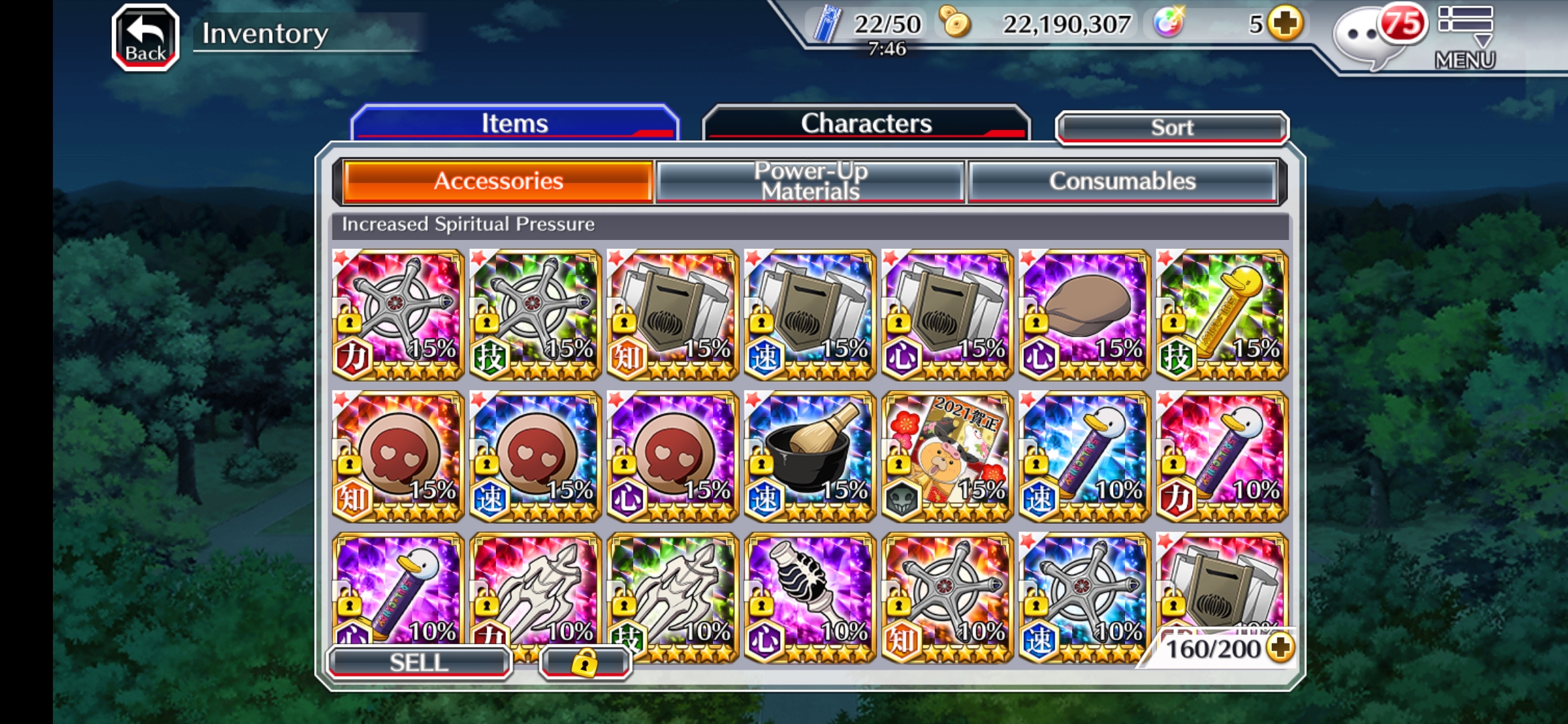Select the Items tab
Image resolution: width=1568 pixels, height=724 pixels.
pos(515,123)
